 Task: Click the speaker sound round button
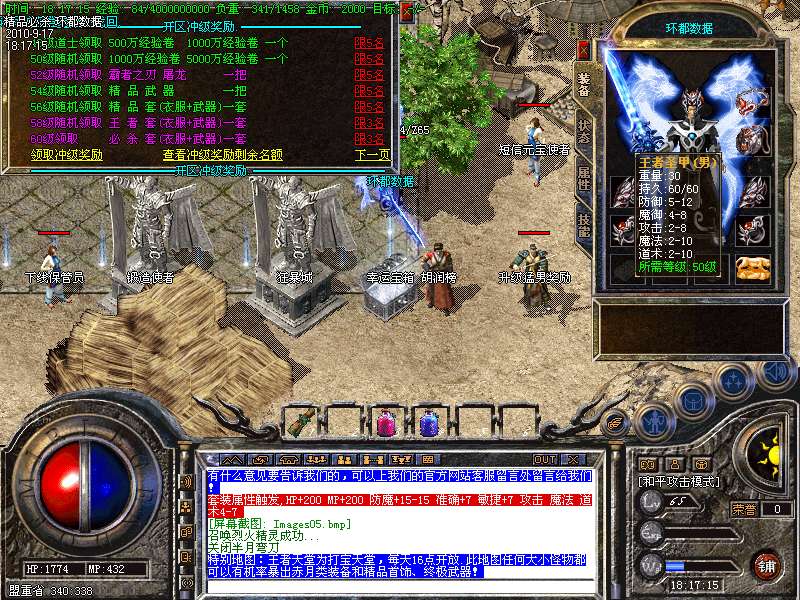(x=775, y=371)
